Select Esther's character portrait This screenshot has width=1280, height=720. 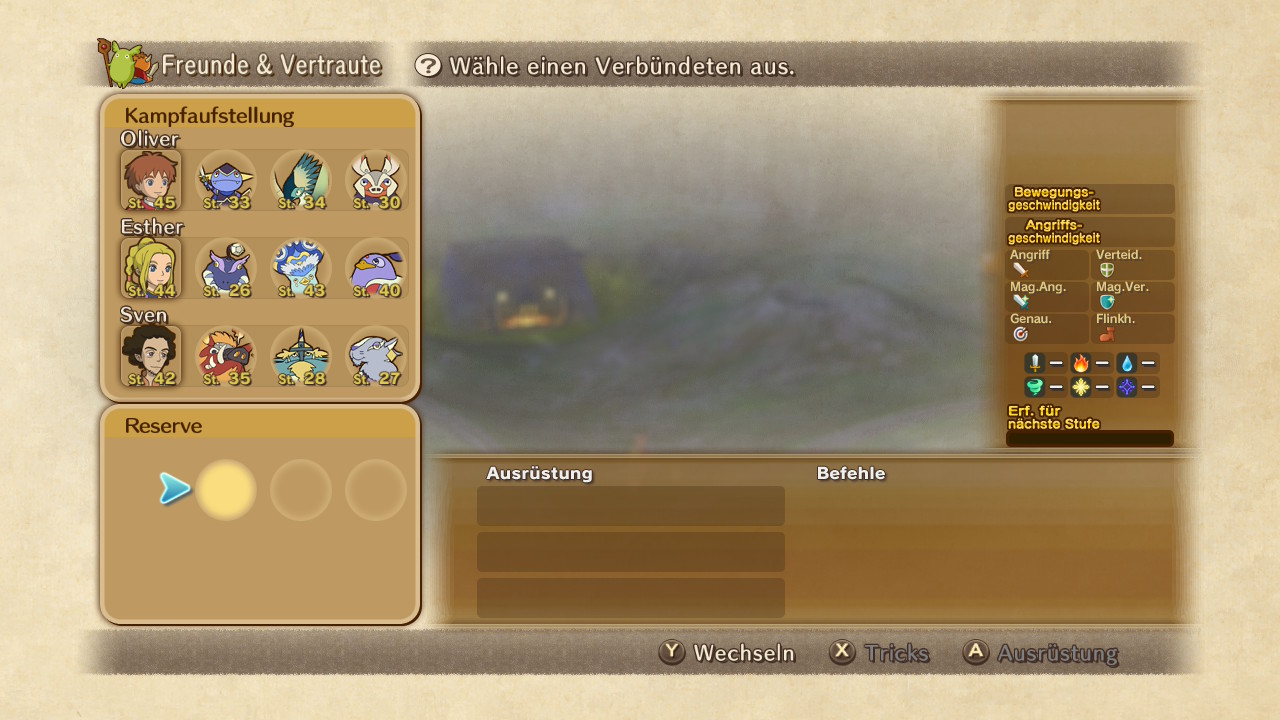click(x=151, y=268)
